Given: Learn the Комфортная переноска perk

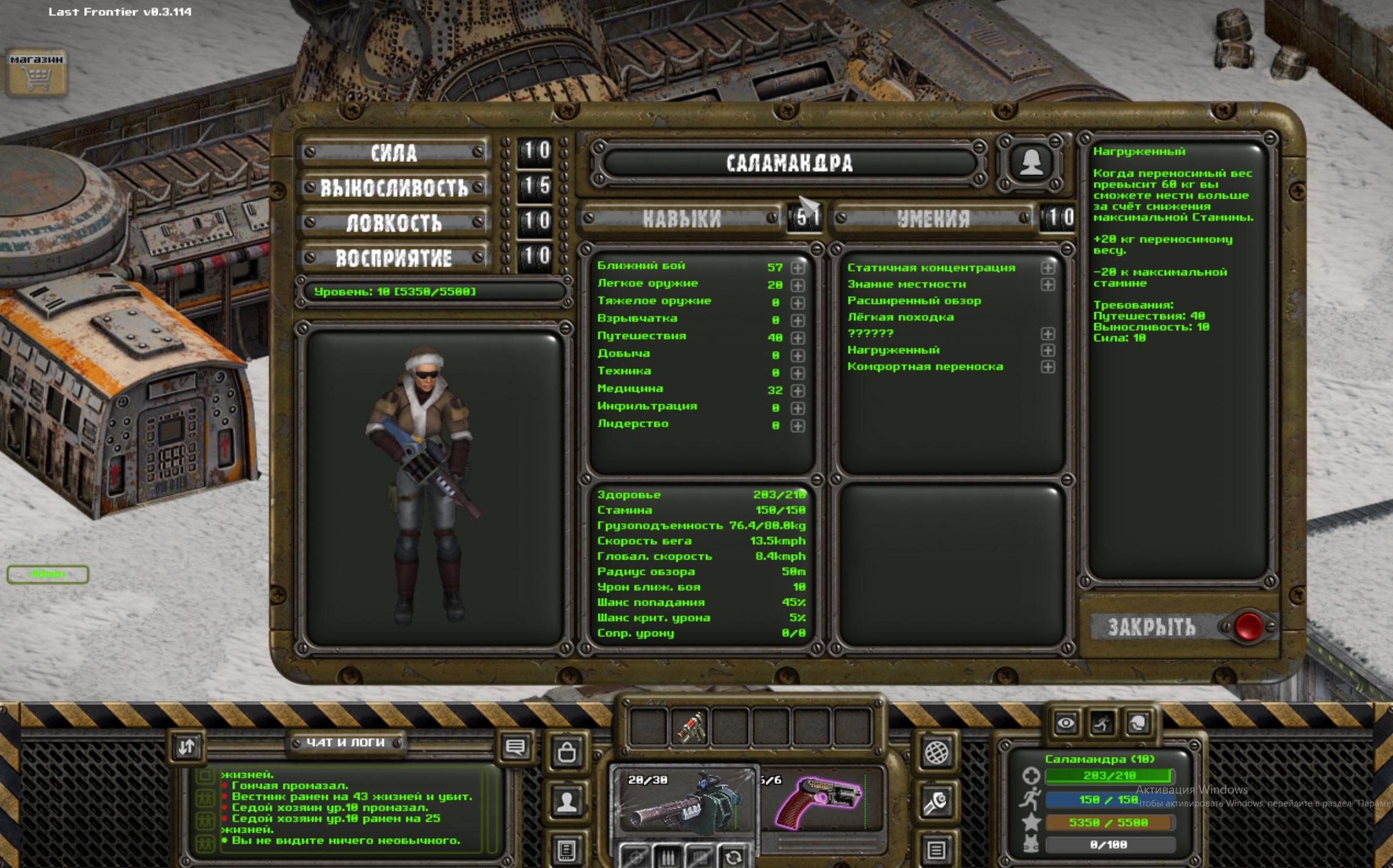Looking at the screenshot, I should [x=1047, y=367].
